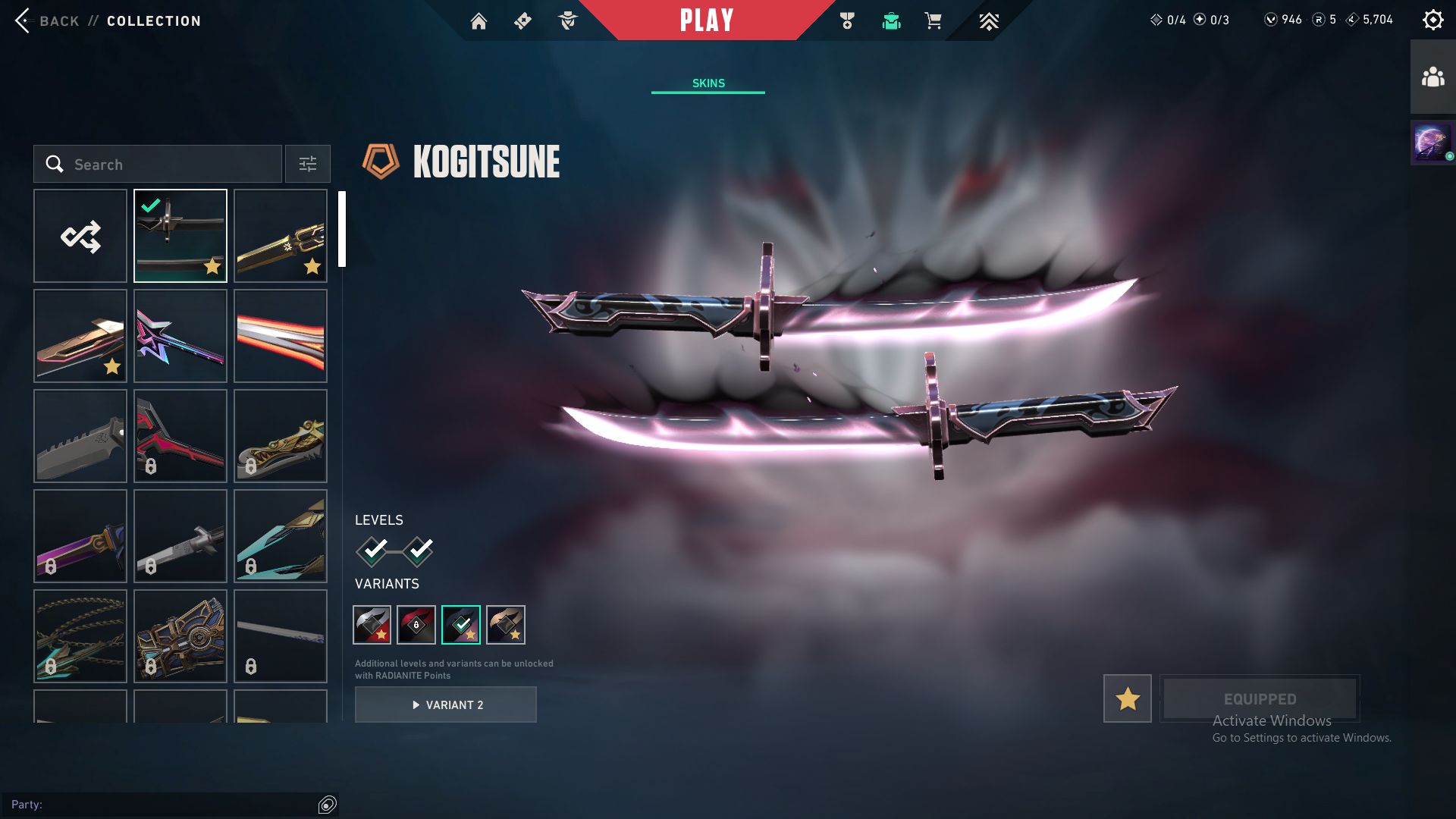
Task: Open the social friends panel
Action: pyautogui.click(x=1432, y=77)
